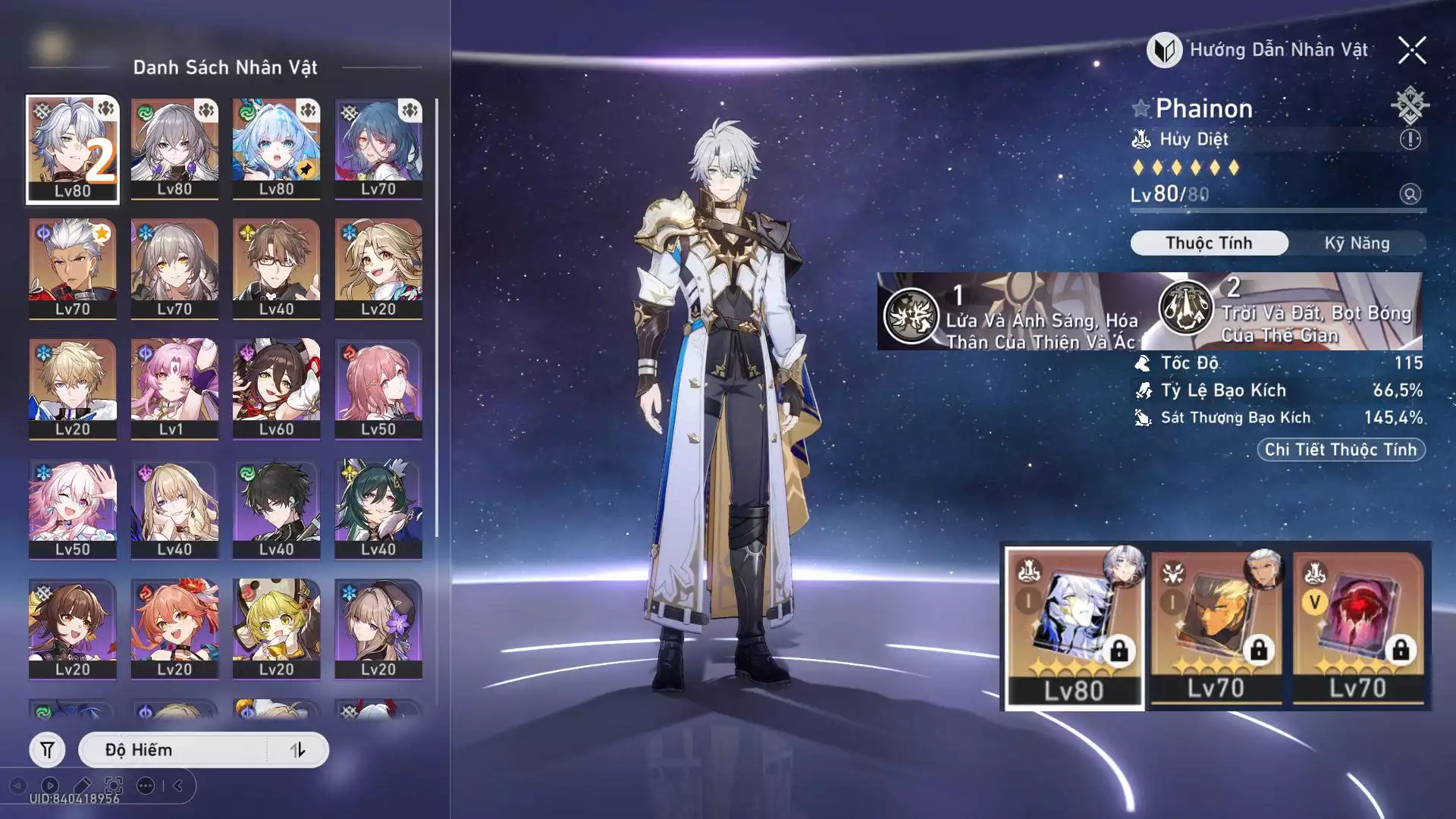Switch to the Kỹ Năng tab
This screenshot has width=1456, height=819.
point(1357,243)
